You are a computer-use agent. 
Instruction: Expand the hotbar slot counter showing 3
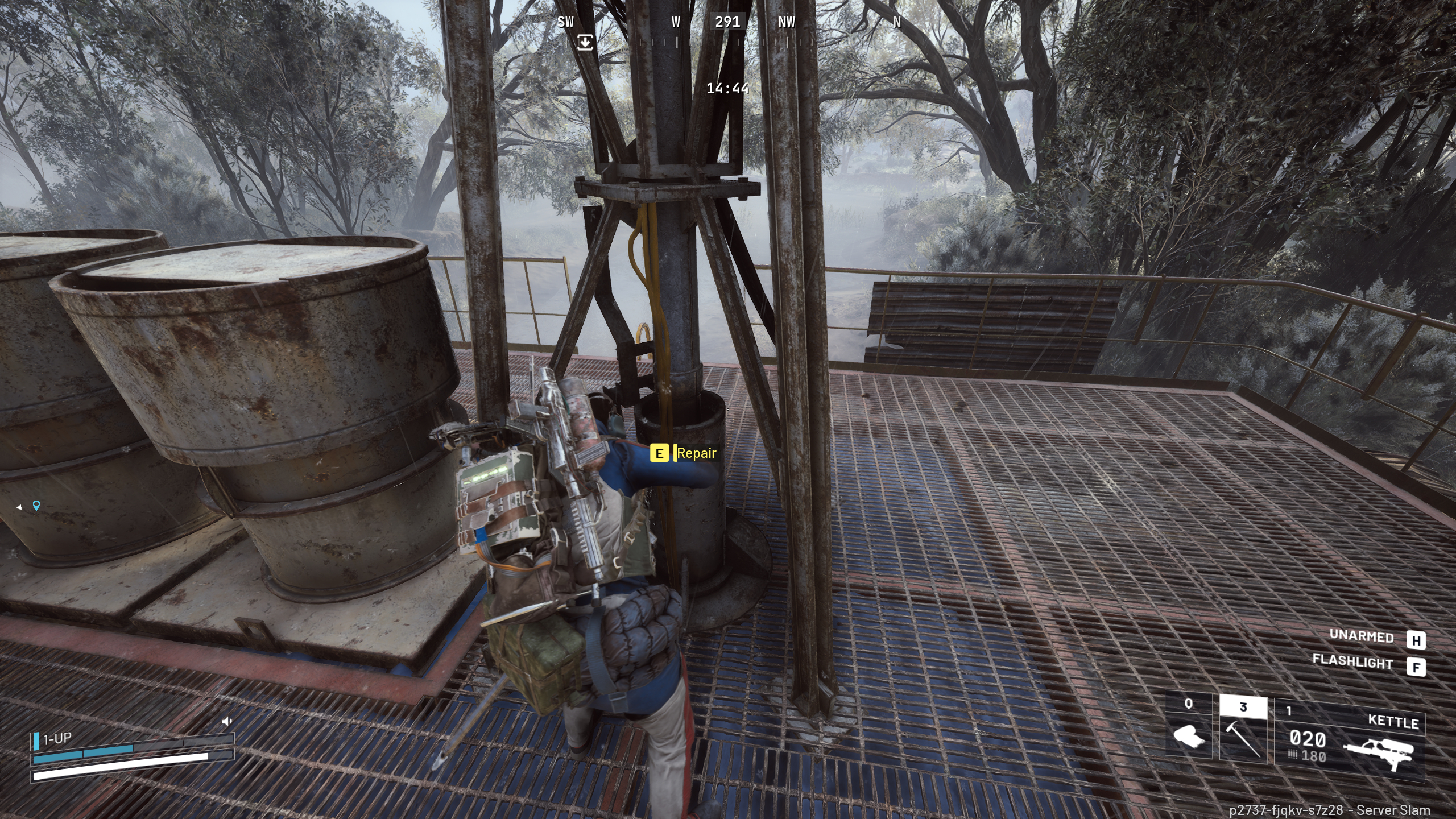click(1243, 707)
